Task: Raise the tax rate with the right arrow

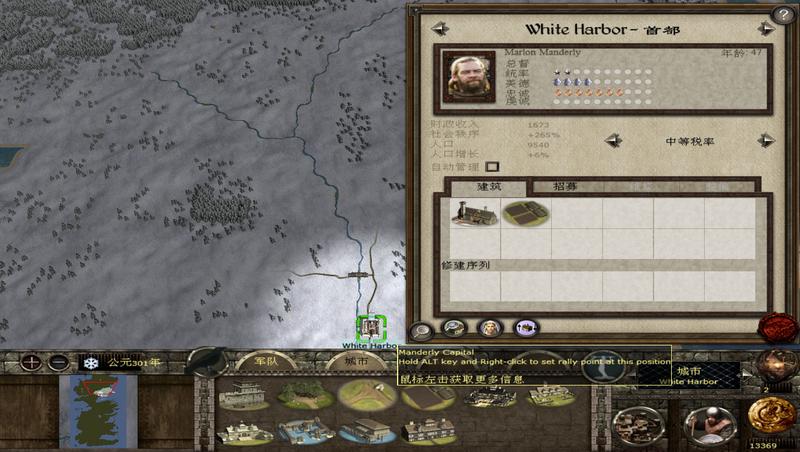Action: click(765, 141)
